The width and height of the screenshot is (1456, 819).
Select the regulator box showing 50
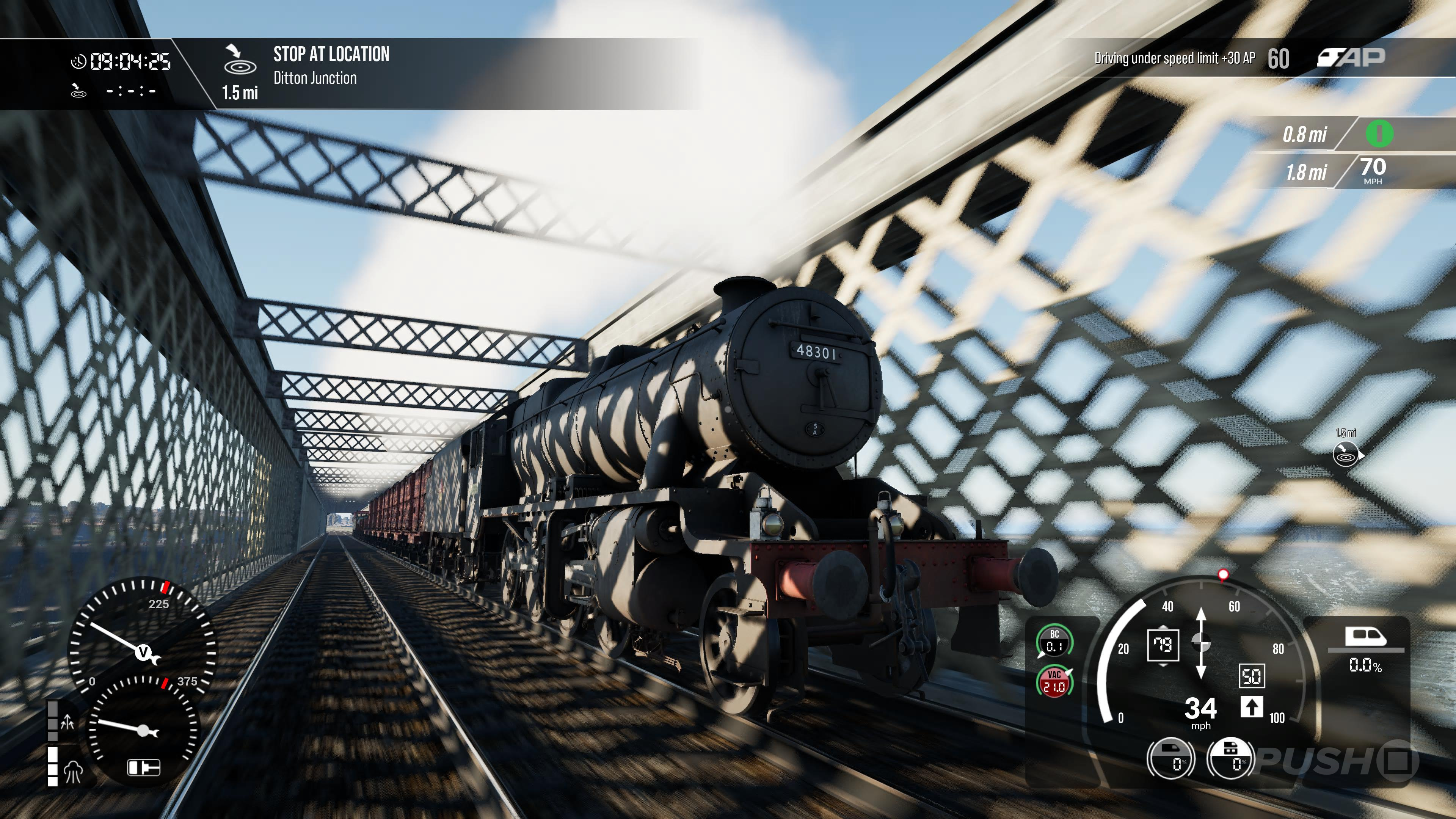[x=1251, y=676]
